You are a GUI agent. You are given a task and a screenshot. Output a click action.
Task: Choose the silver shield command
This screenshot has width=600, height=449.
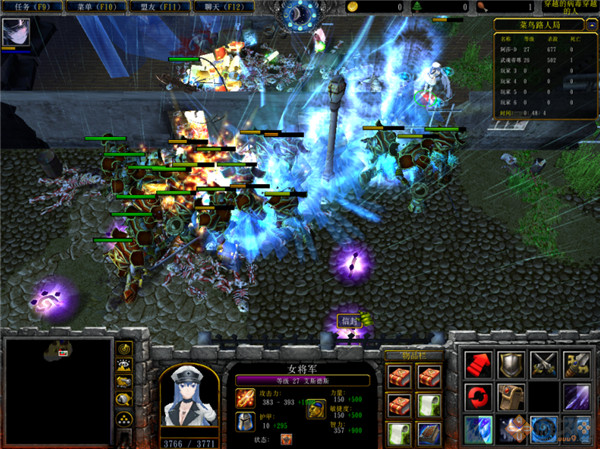click(510, 364)
